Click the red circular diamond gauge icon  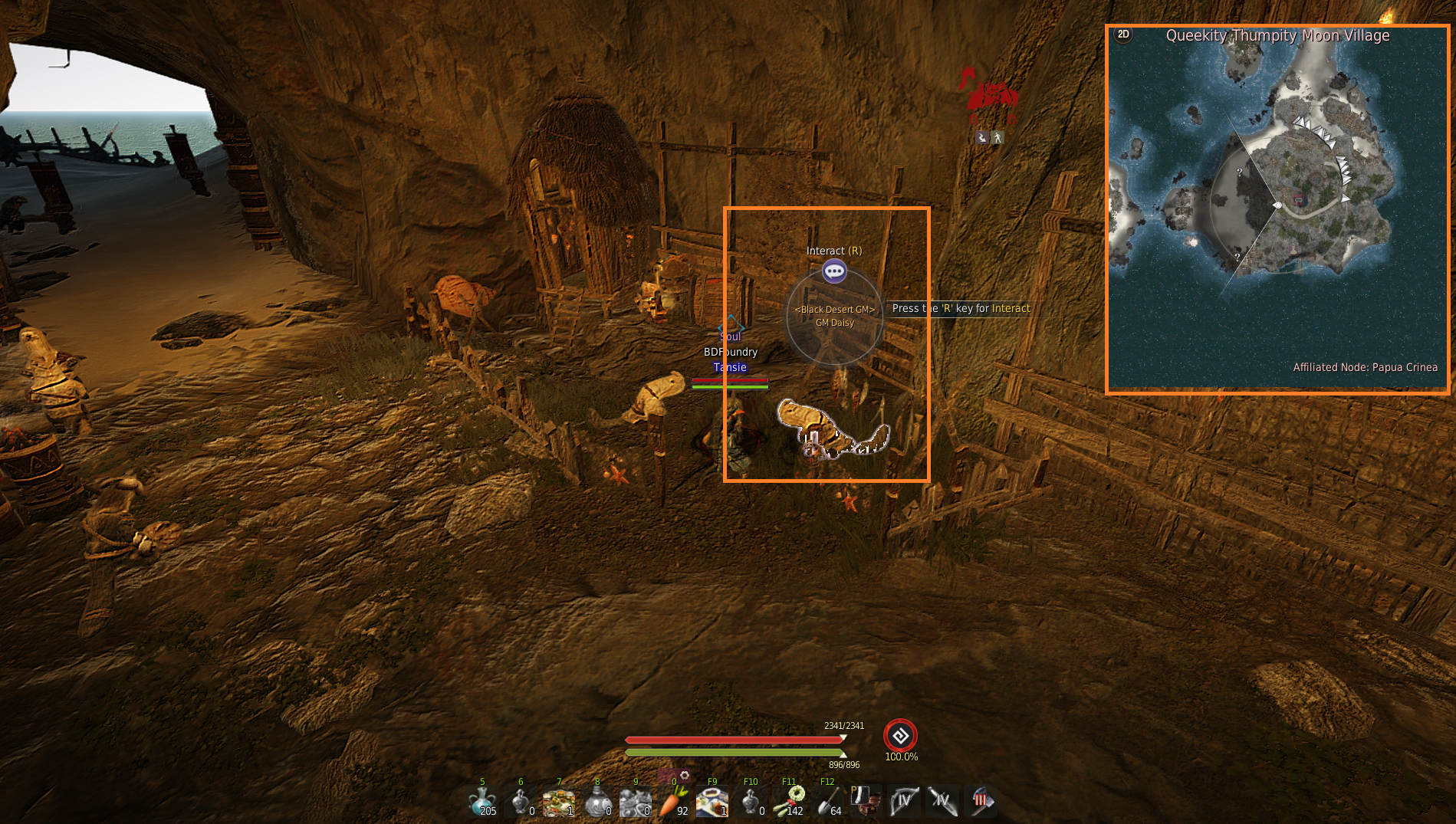[x=900, y=736]
